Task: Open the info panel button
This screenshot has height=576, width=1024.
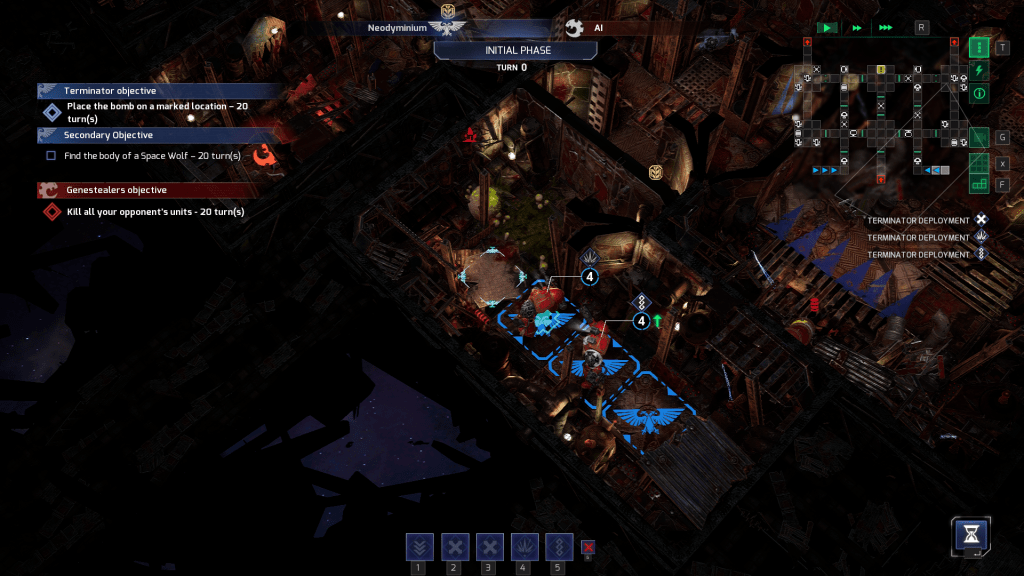Action: coord(980,94)
